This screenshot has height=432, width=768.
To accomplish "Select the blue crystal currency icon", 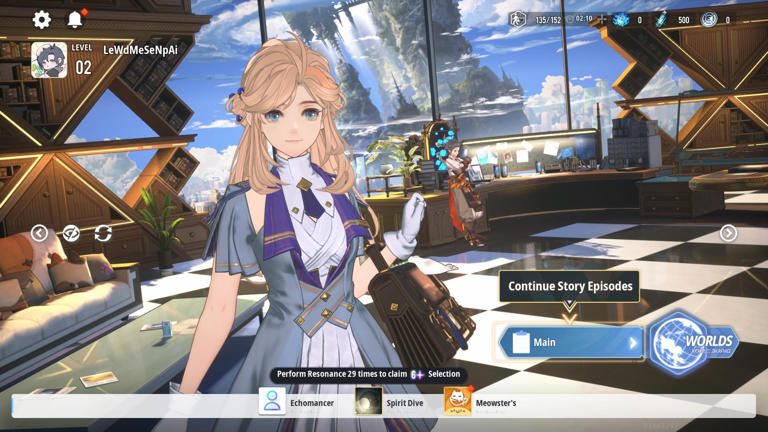I will [x=621, y=20].
